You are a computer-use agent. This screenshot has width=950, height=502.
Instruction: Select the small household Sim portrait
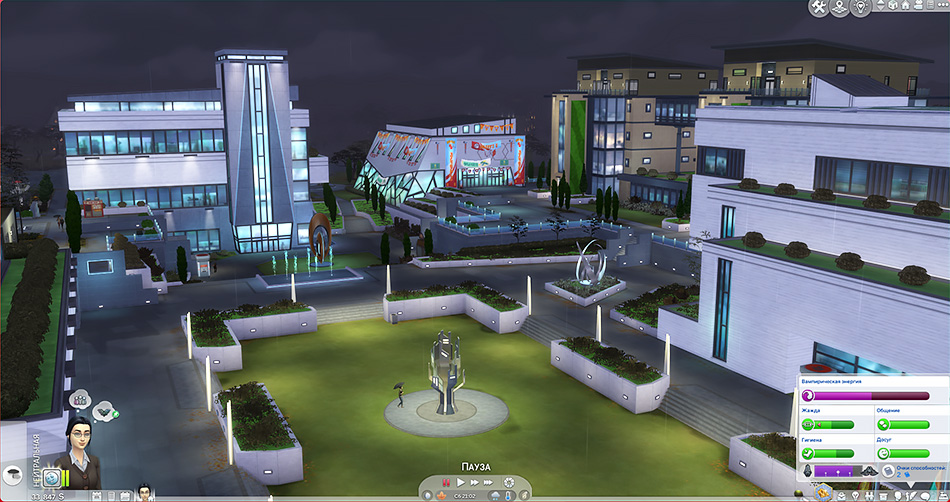[144, 492]
